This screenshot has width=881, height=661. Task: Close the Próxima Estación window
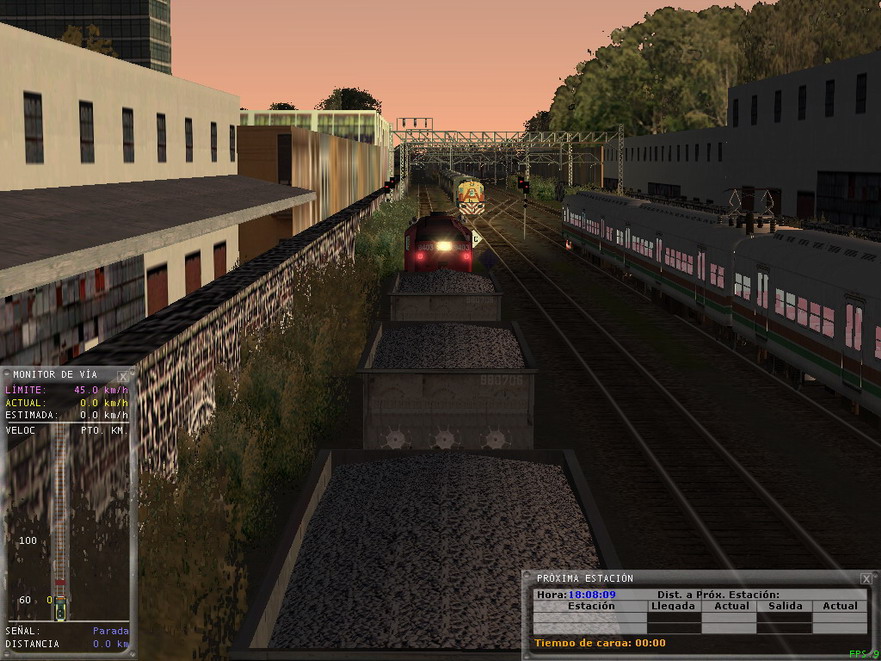tap(865, 579)
